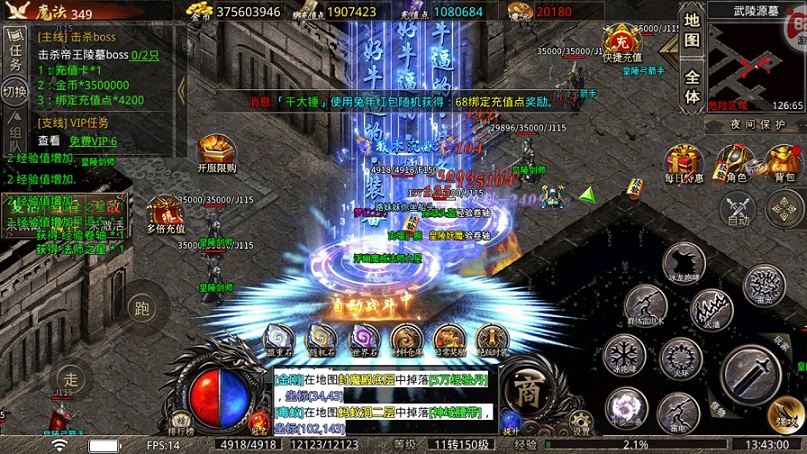Click the 切换 switch button

point(15,92)
